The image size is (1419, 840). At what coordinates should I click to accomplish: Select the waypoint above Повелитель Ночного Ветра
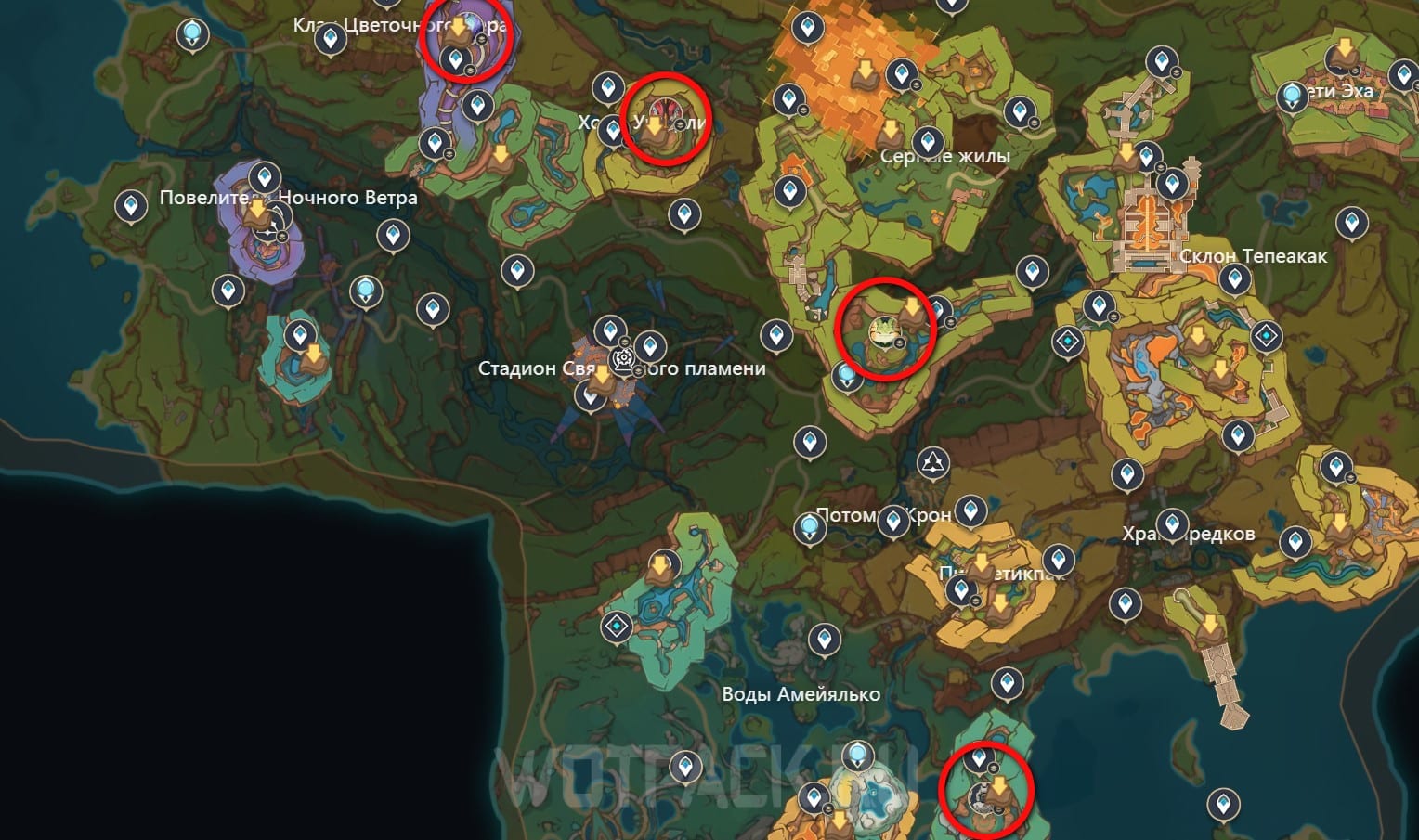265,176
